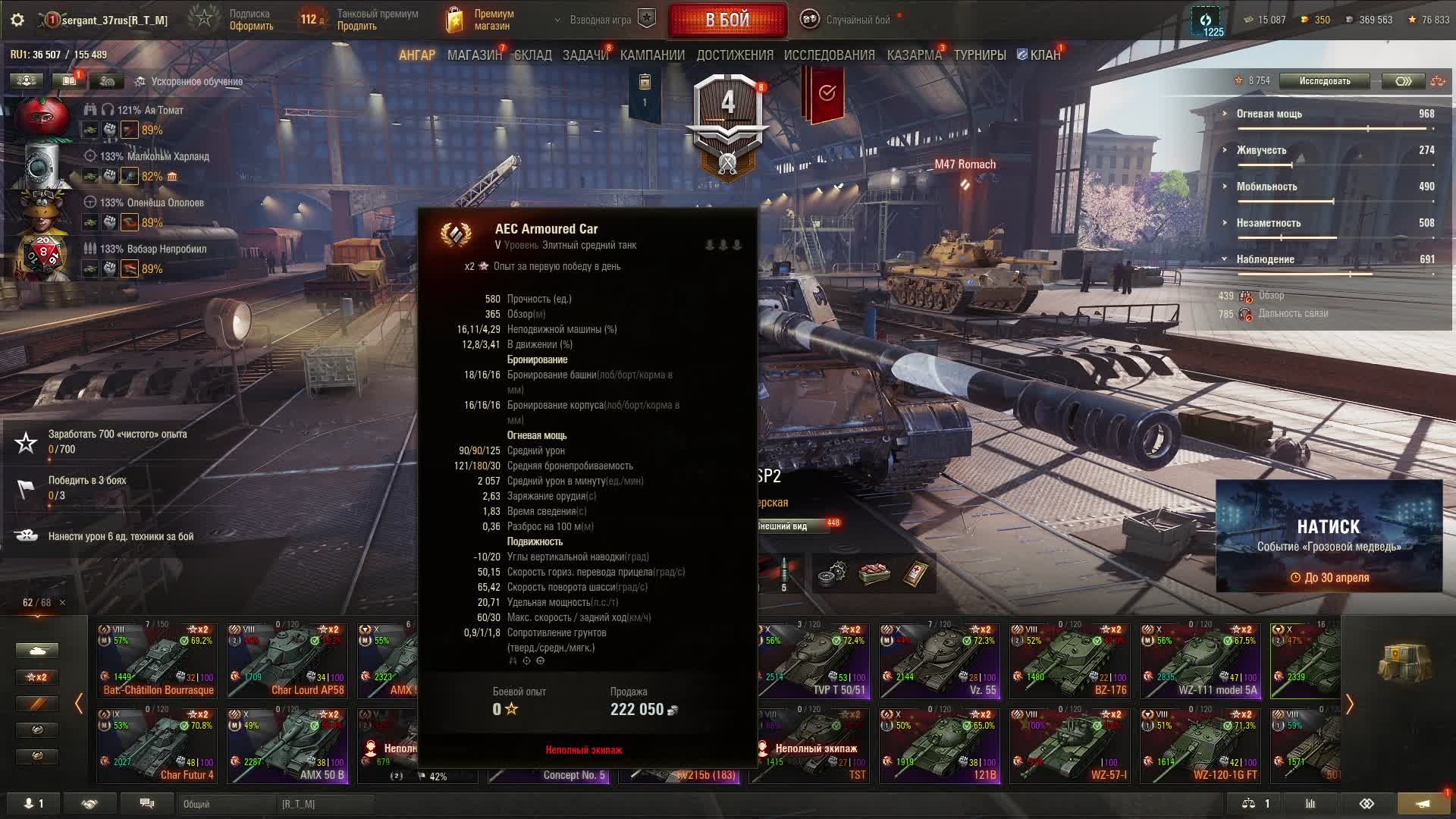Image resolution: width=1456 pixels, height=819 pixels.
Task: Open the НАТИСК event banner
Action: pyautogui.click(x=1328, y=535)
